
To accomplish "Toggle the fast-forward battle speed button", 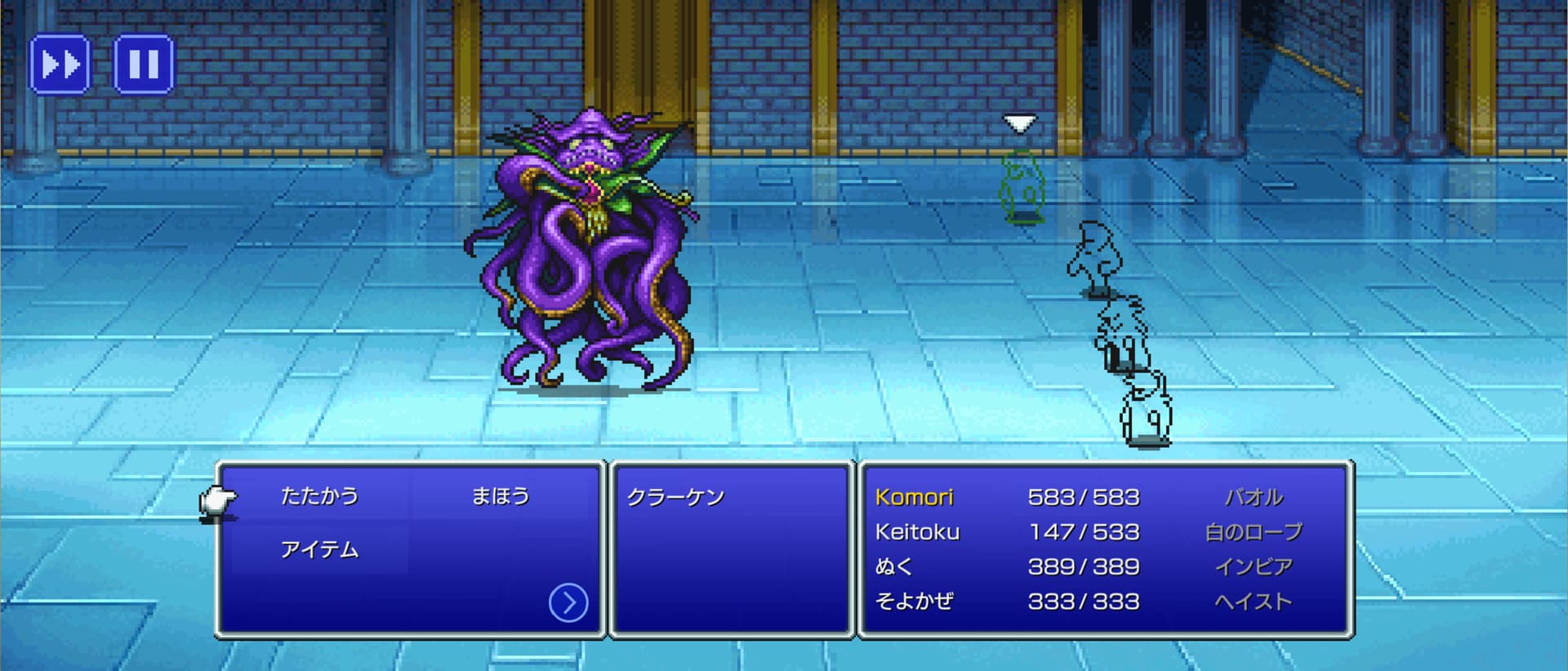I will click(x=60, y=64).
